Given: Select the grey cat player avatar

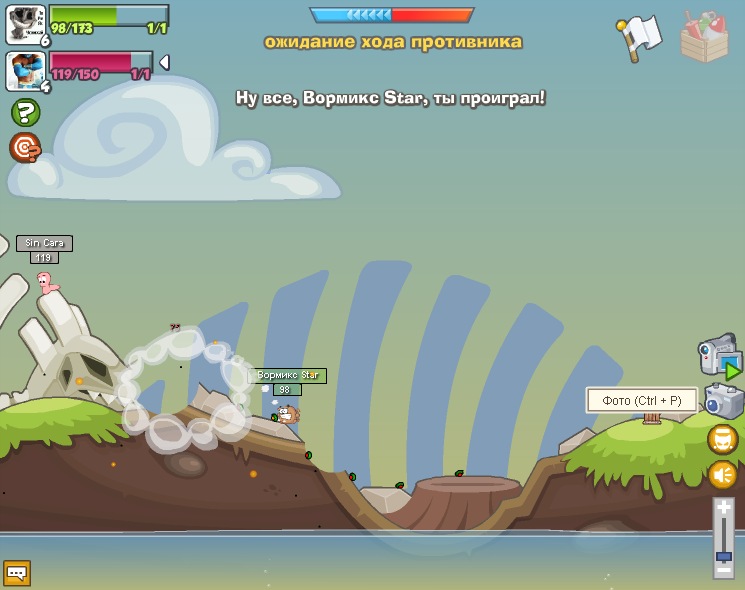Looking at the screenshot, I should 25,24.
